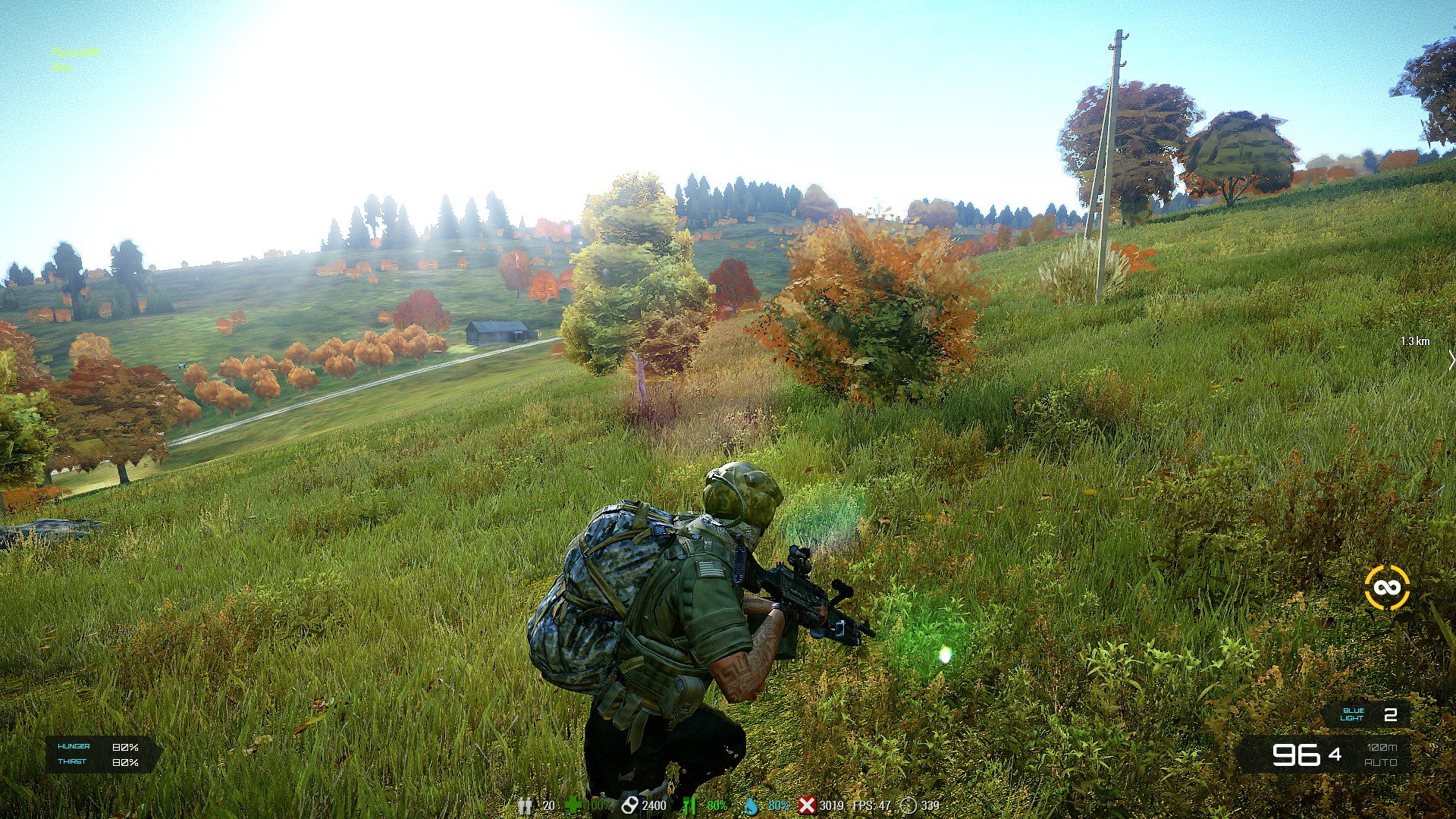This screenshot has width=1456, height=819.
Task: Click the yellow infinity circle icon
Action: (x=1387, y=588)
